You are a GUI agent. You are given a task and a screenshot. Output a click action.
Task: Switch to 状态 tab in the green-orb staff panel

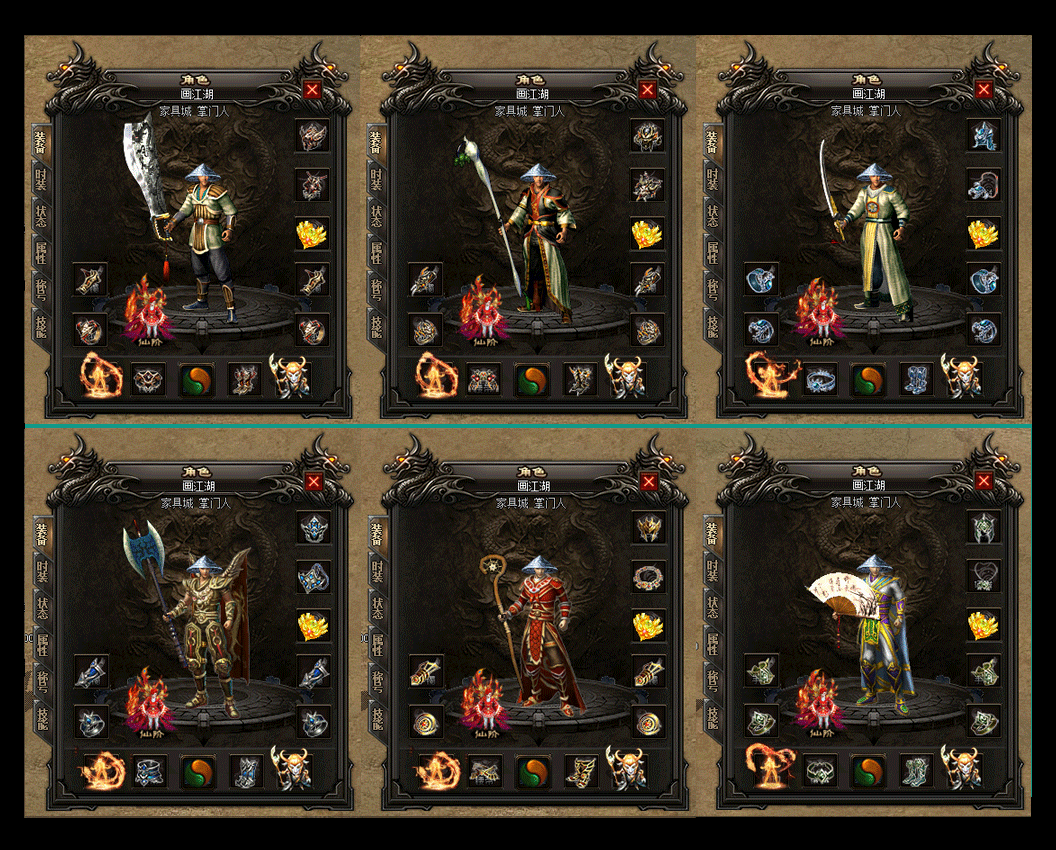point(376,216)
